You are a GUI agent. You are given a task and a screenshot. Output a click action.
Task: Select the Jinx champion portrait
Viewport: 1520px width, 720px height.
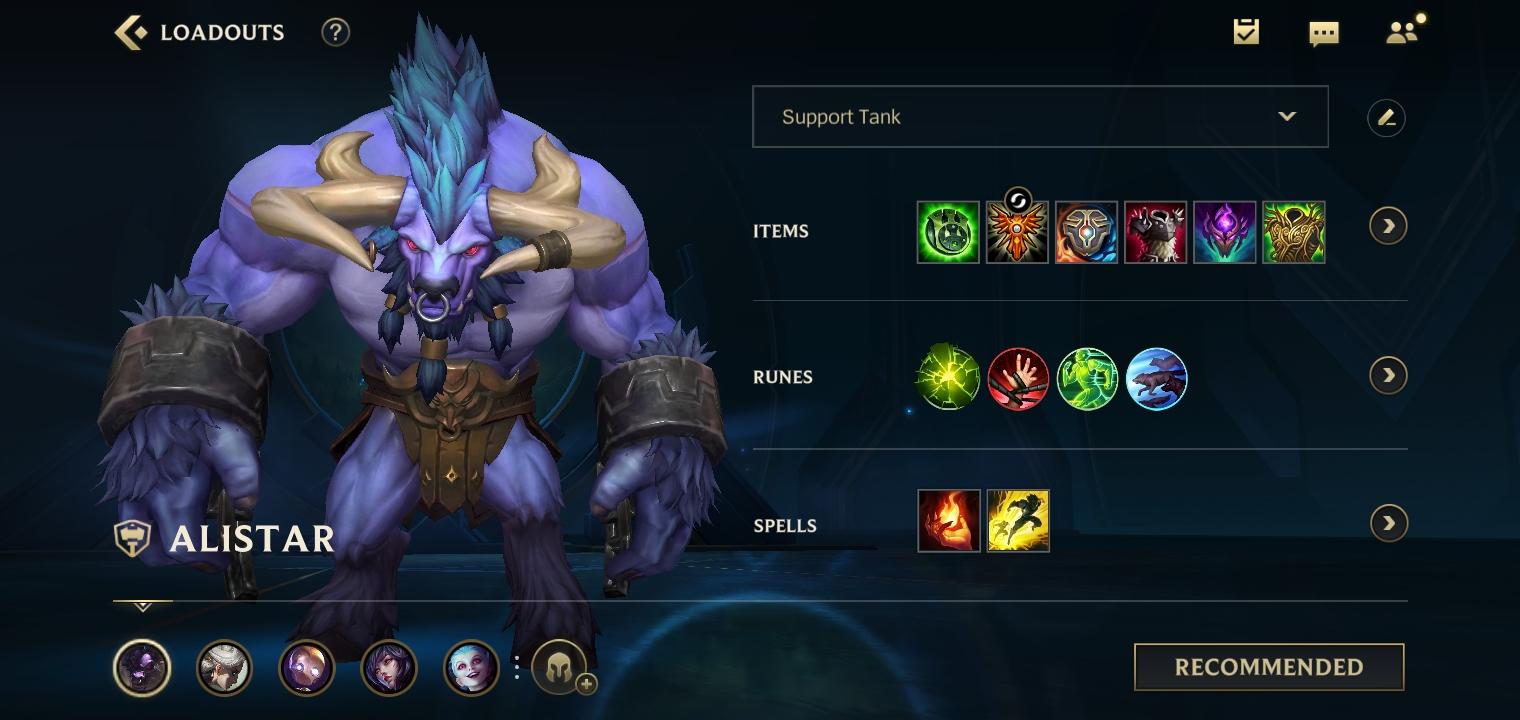point(471,668)
